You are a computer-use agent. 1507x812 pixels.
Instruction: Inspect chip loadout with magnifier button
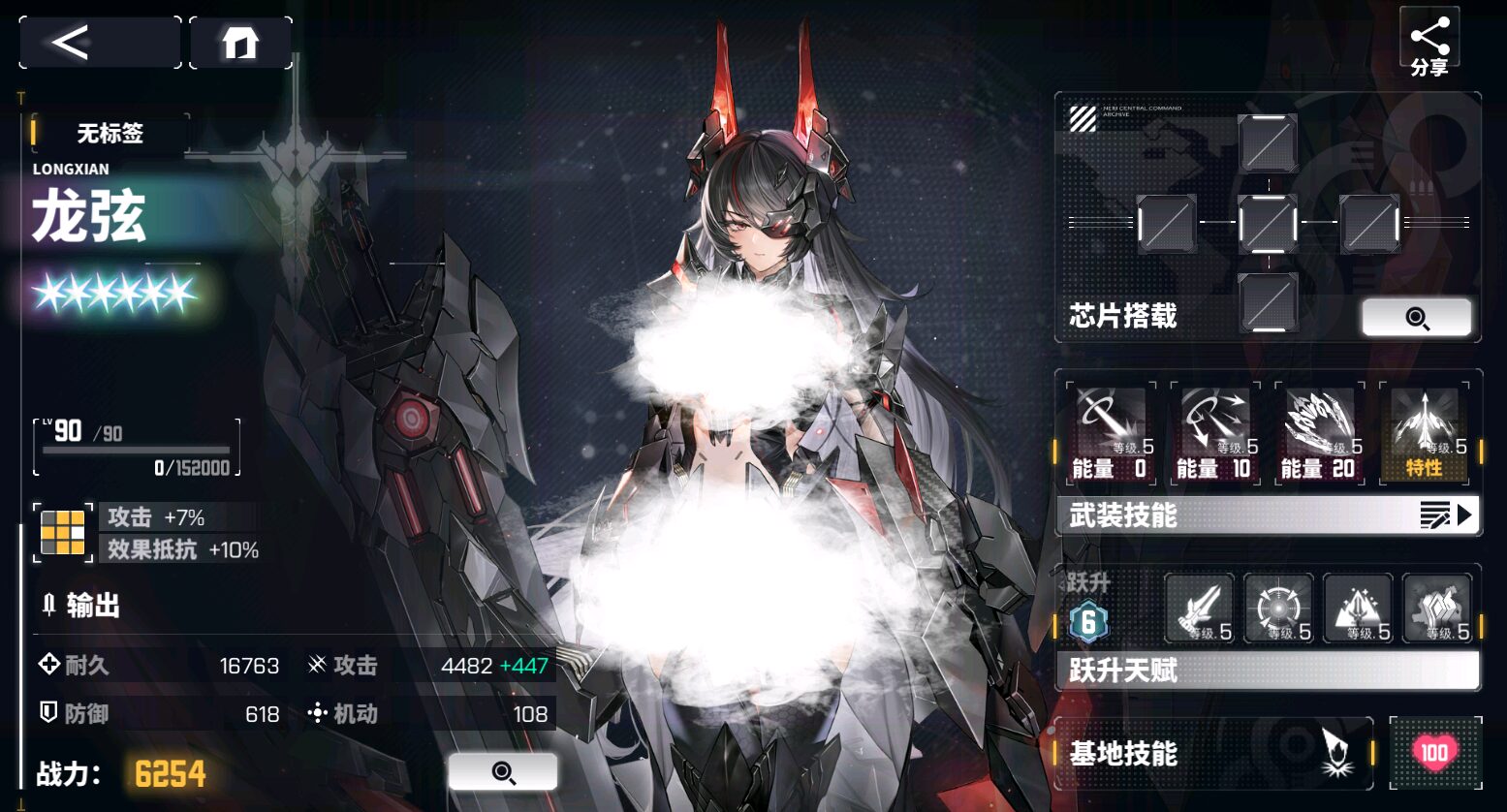tap(1416, 318)
